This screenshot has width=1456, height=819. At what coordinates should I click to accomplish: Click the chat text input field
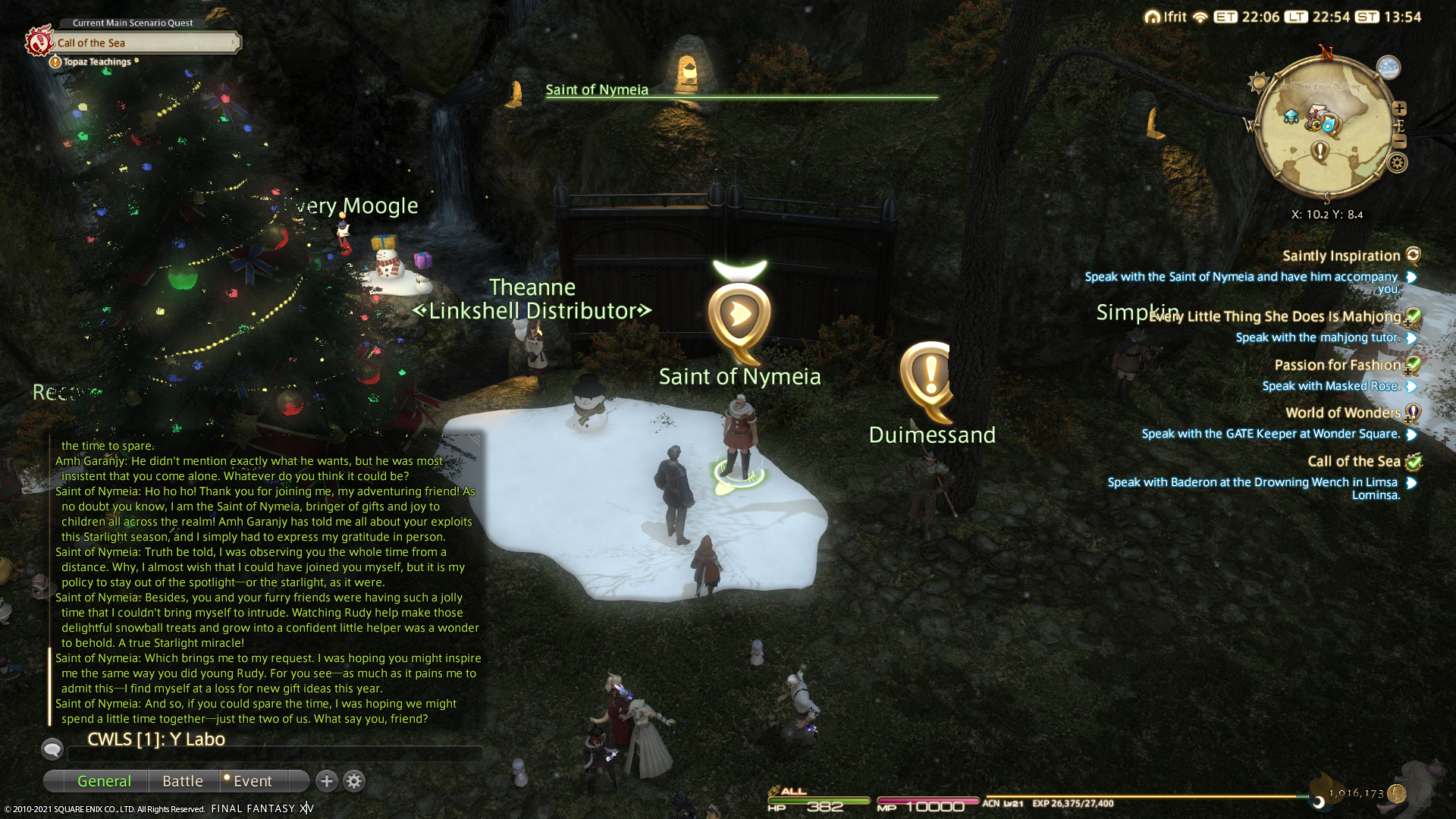[275, 754]
